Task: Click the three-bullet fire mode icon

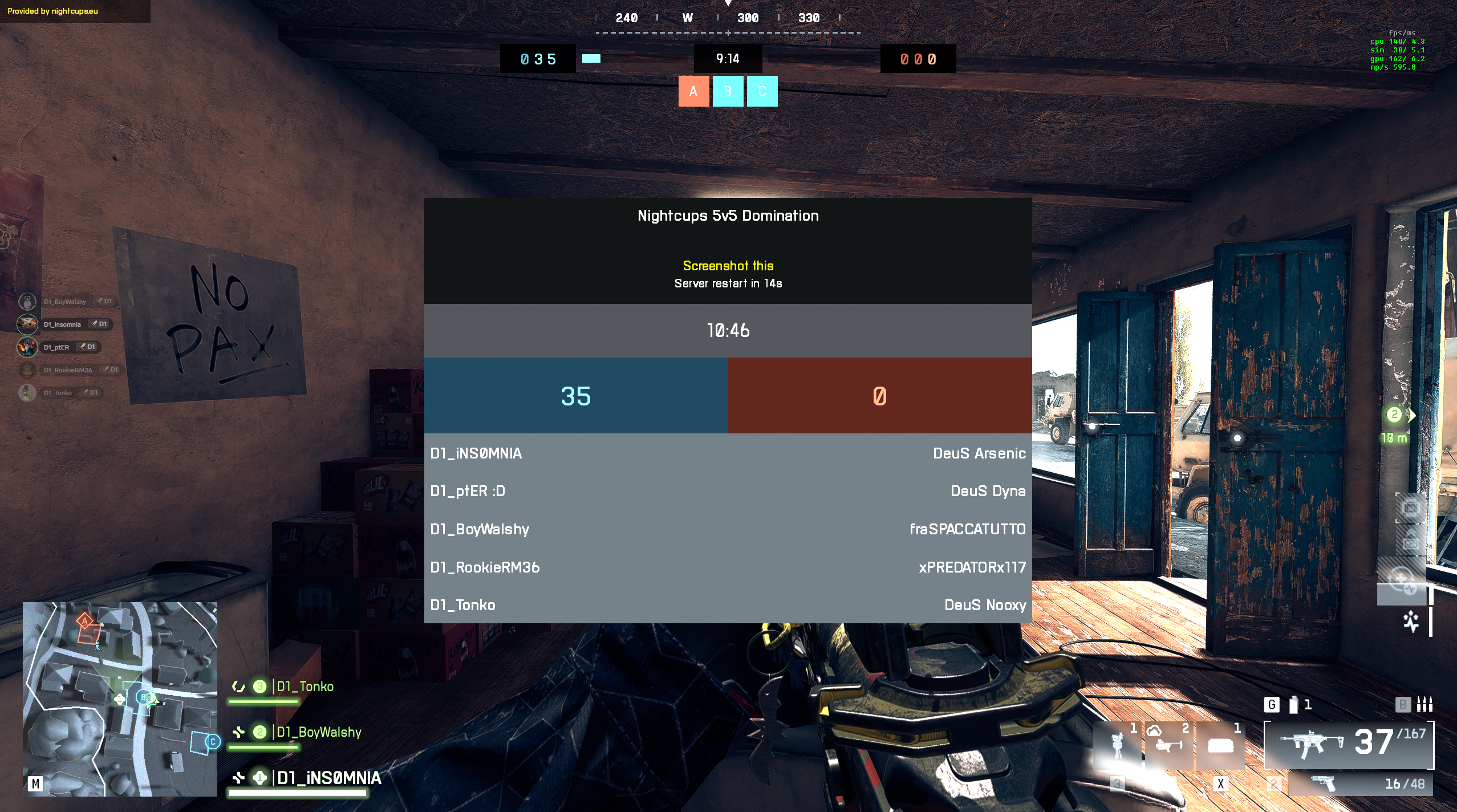Action: [x=1424, y=705]
